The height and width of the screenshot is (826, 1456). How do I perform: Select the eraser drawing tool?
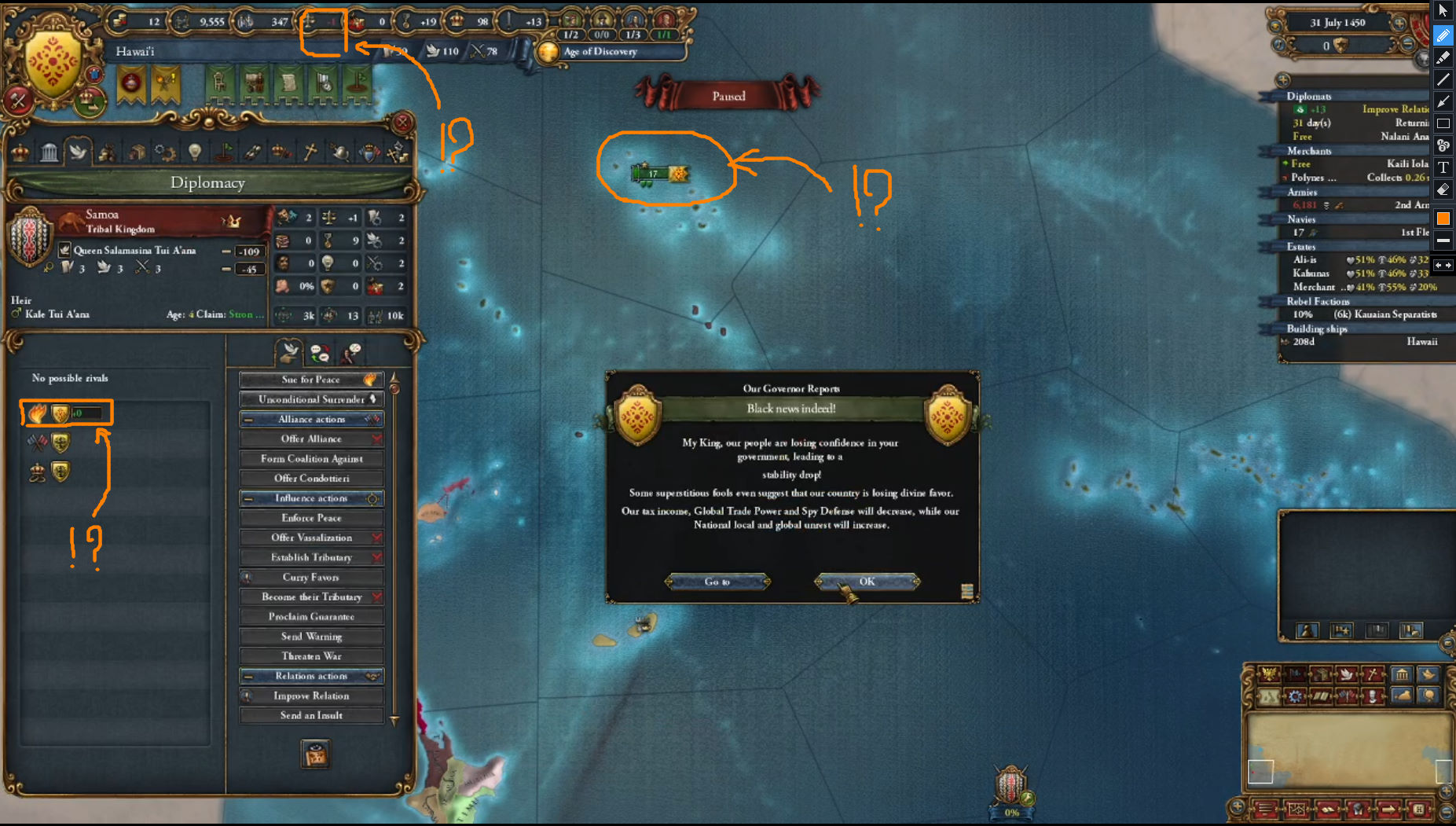point(1443,189)
